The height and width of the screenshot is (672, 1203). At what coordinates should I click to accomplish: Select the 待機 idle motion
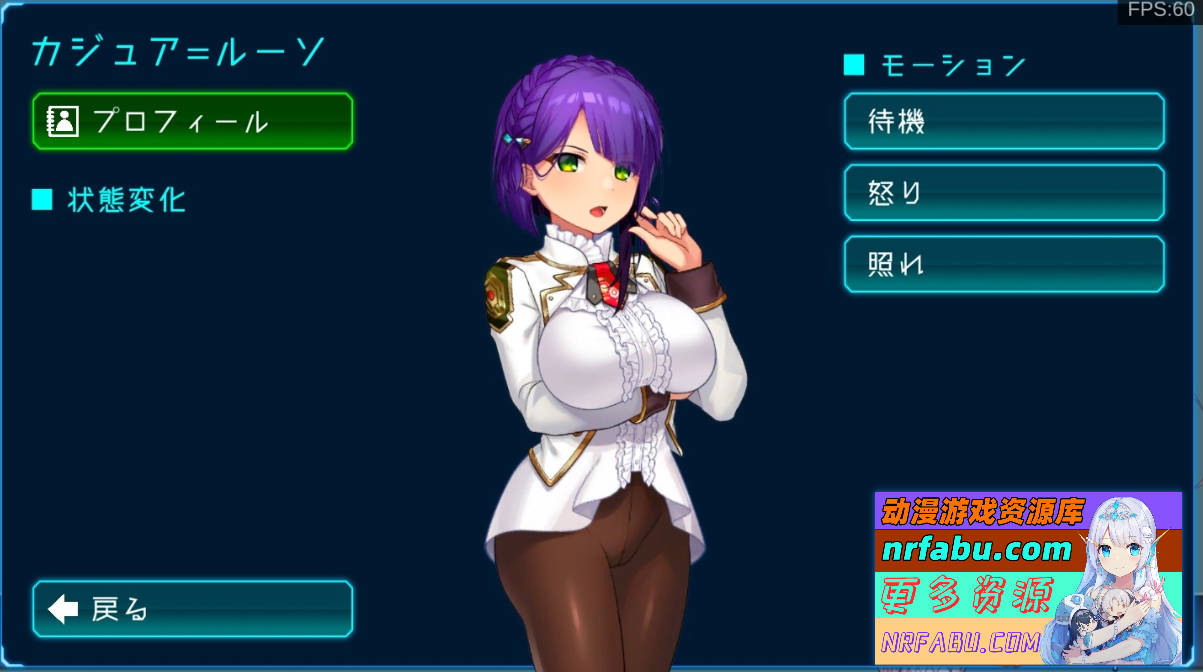pyautogui.click(x=1004, y=121)
